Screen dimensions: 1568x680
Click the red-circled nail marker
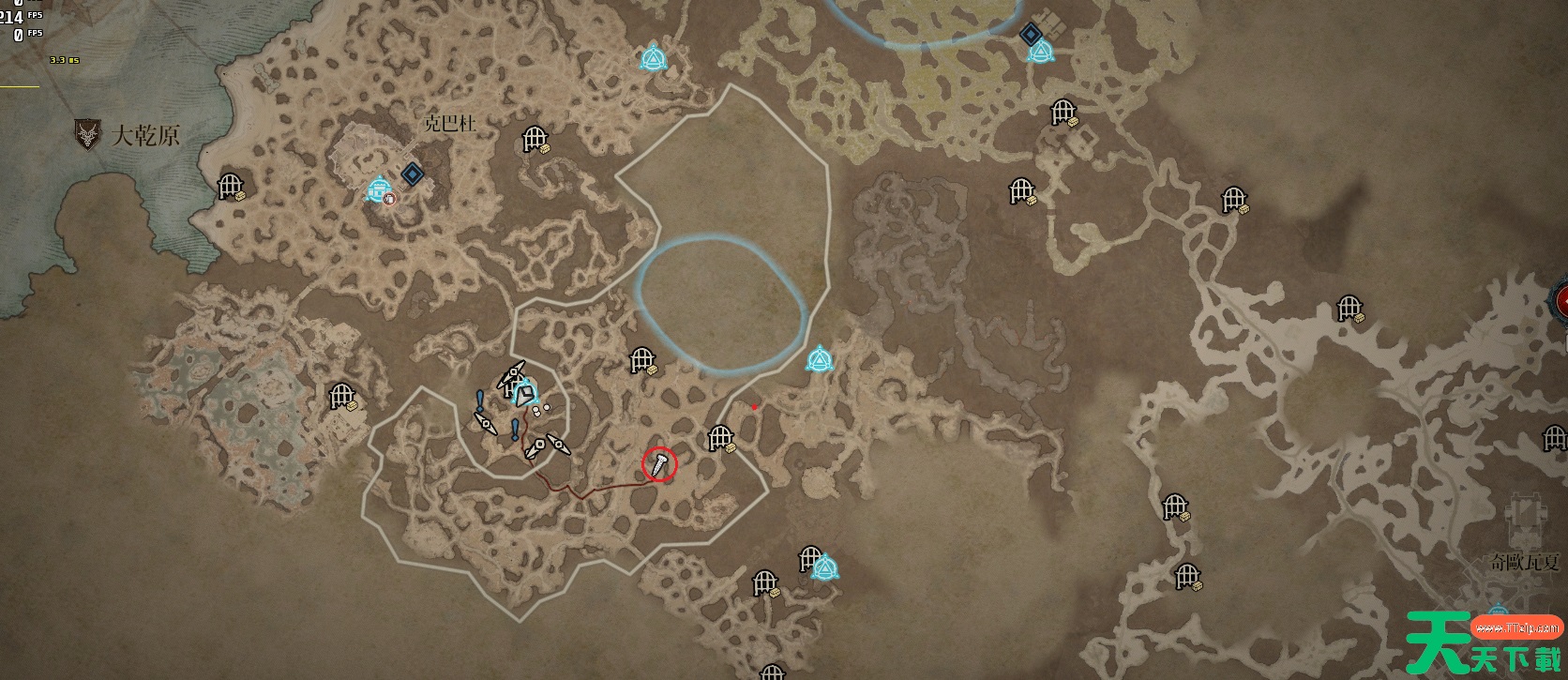click(x=659, y=463)
